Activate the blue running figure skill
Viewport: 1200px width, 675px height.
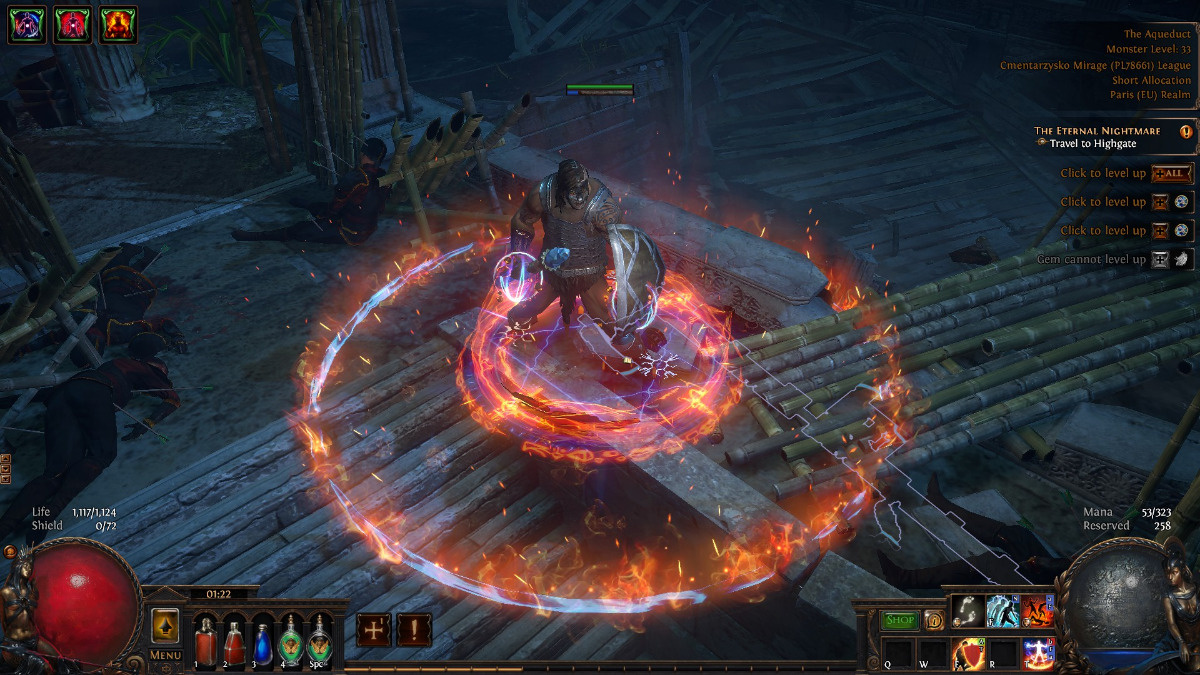[x=1001, y=612]
